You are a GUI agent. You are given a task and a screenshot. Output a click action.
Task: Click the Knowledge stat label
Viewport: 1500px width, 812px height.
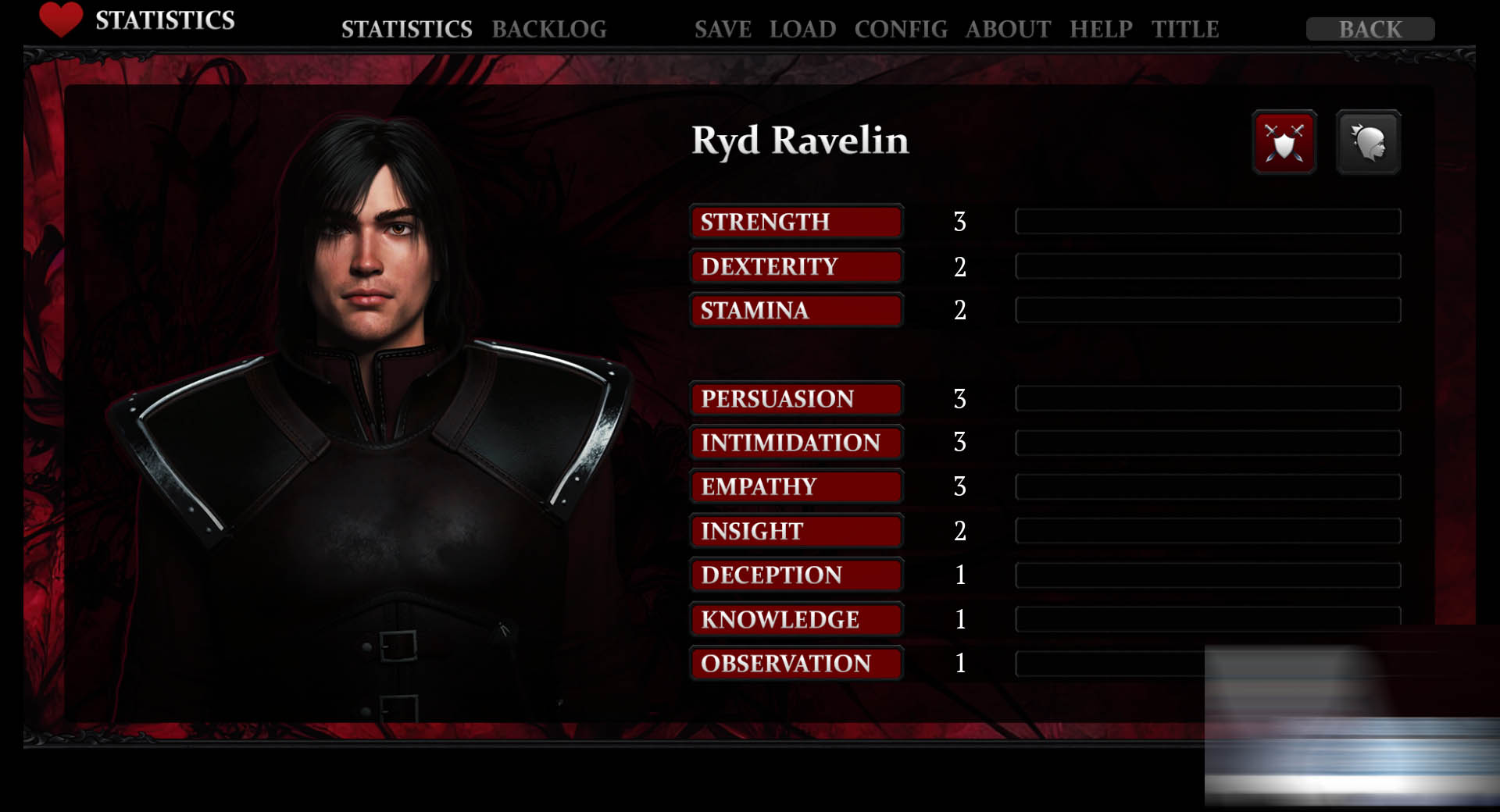(x=796, y=619)
